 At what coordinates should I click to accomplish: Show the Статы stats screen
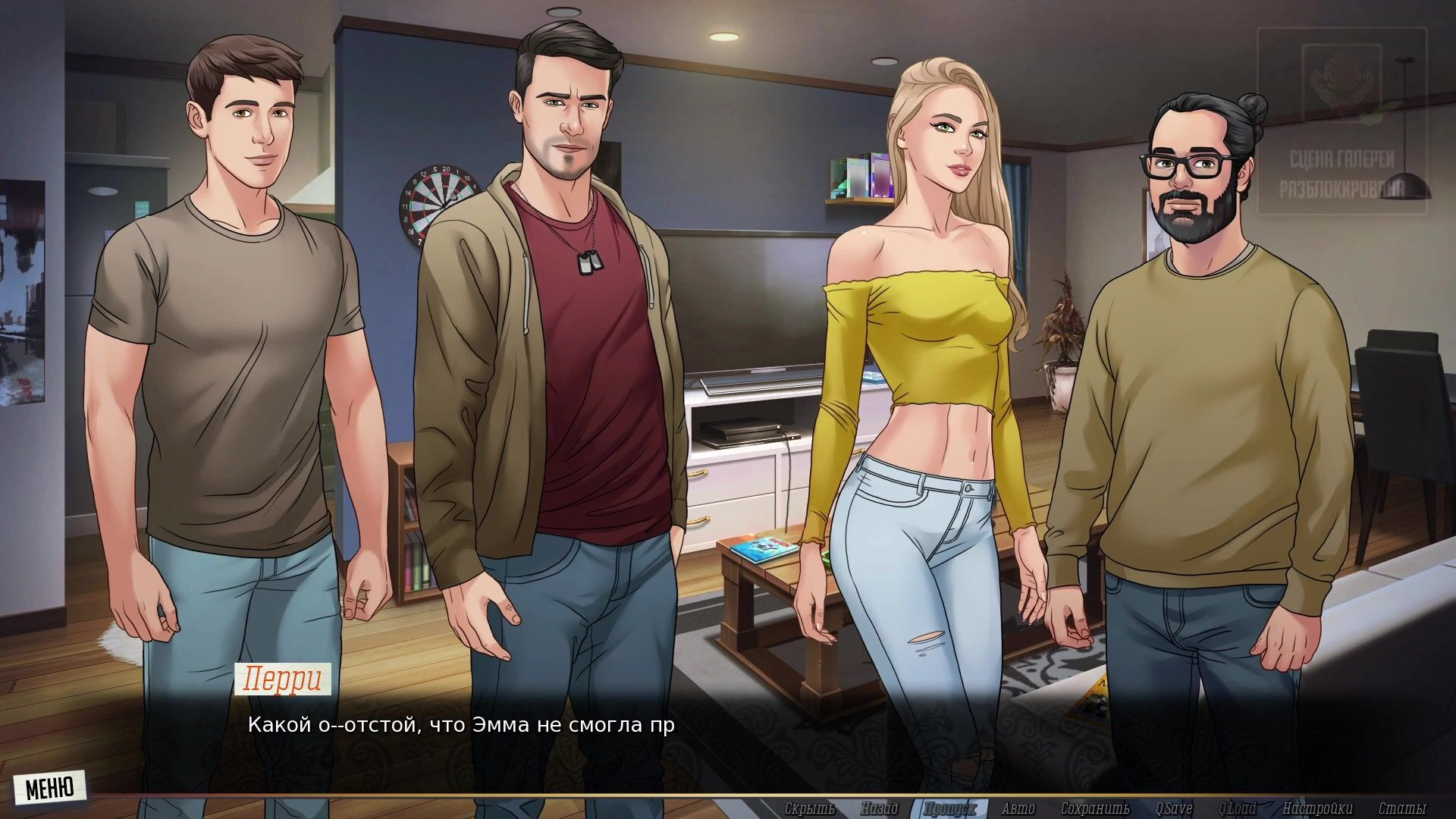pos(1402,808)
